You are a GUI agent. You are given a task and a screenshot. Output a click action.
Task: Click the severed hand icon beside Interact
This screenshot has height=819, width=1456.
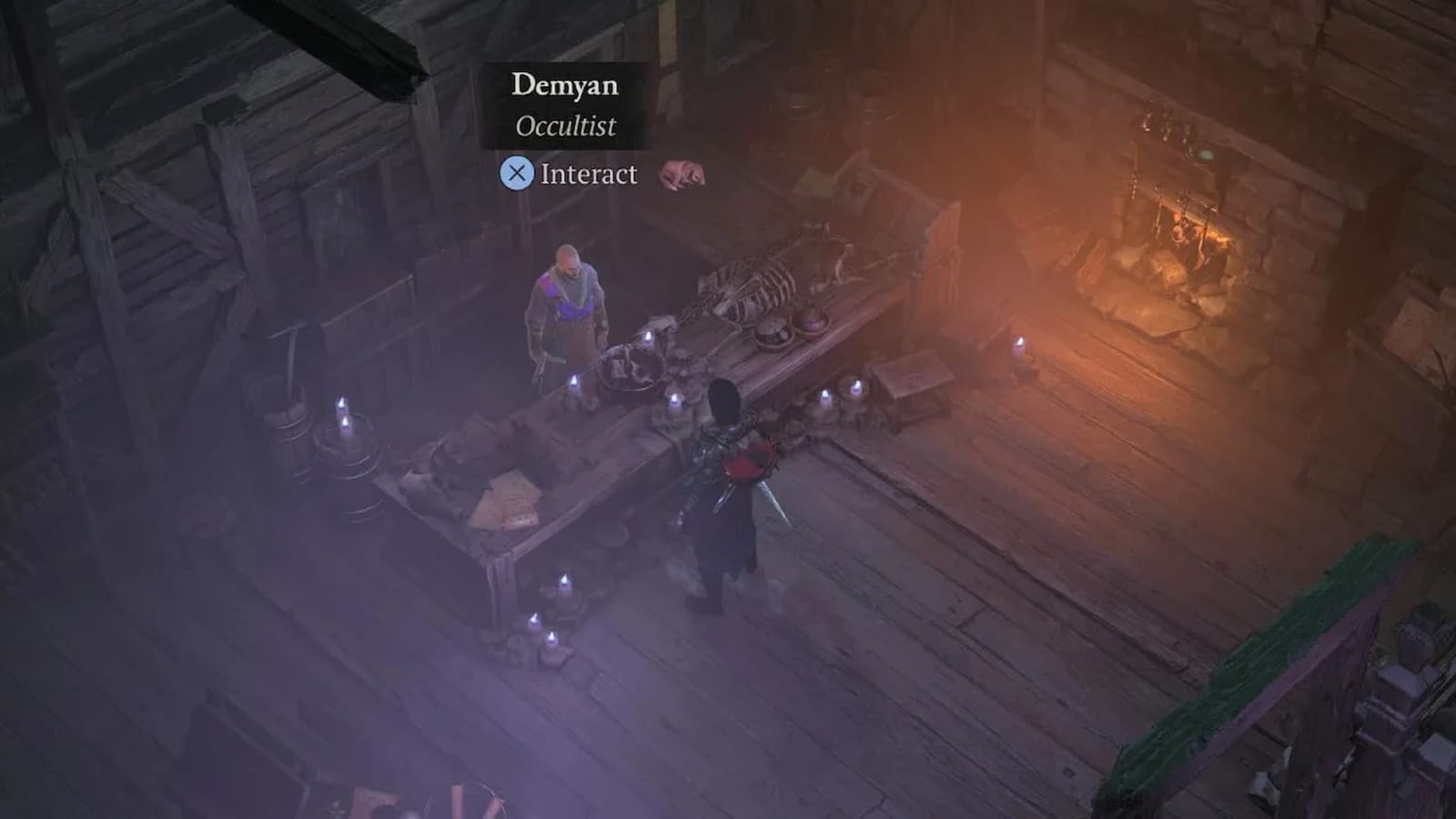point(682,170)
